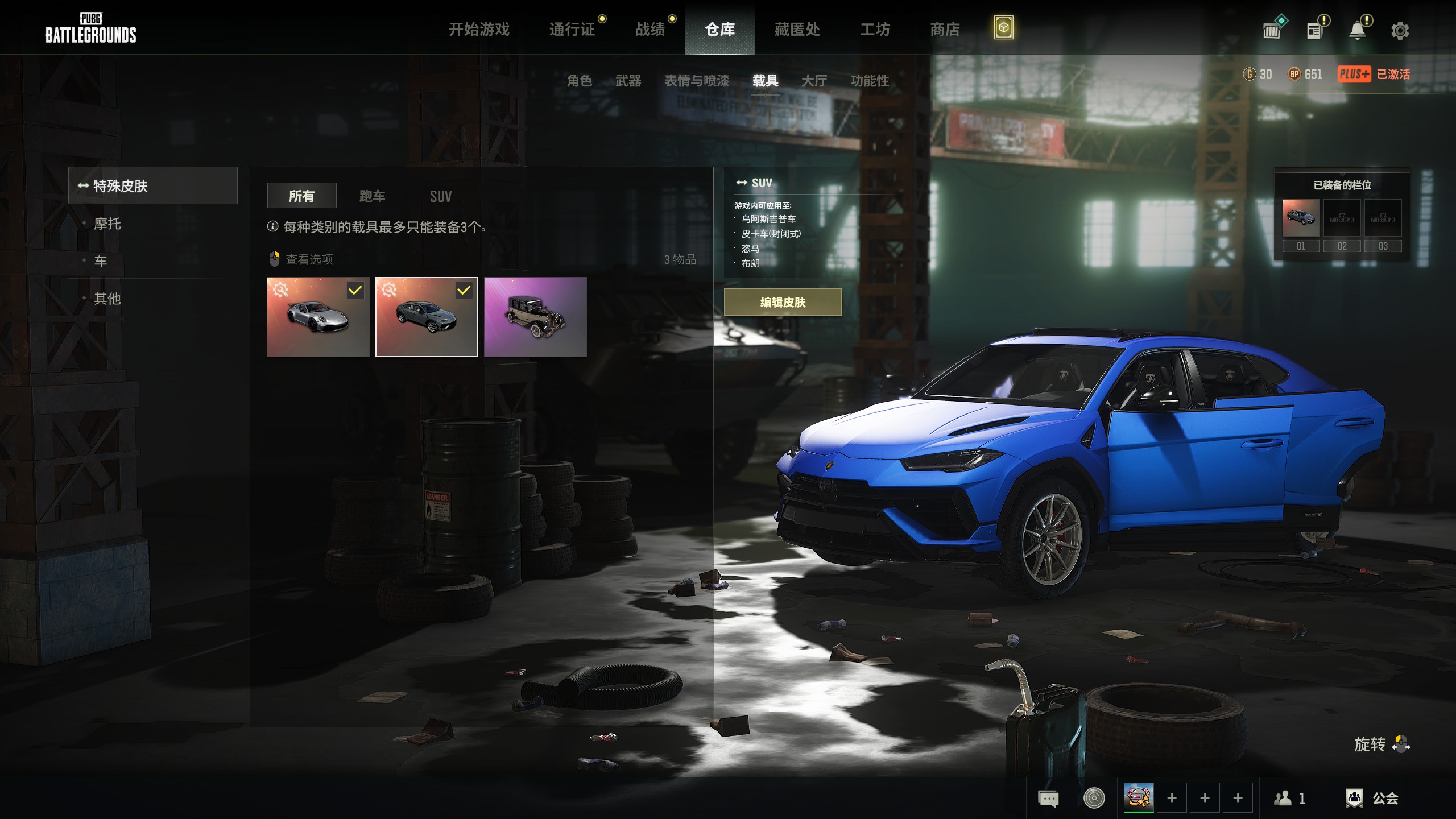Filter skins by 跑车 sports car
1456x819 pixels.
373,196
